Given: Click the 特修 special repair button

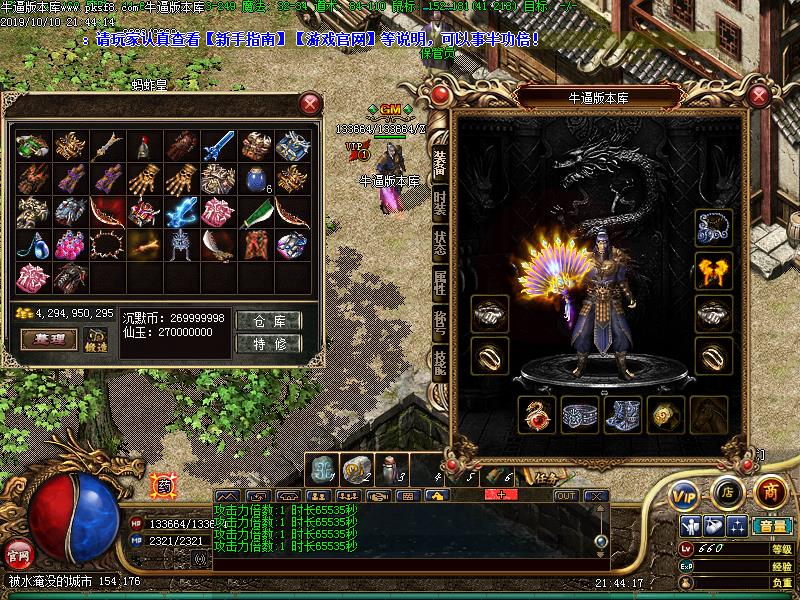Looking at the screenshot, I should coord(270,344).
